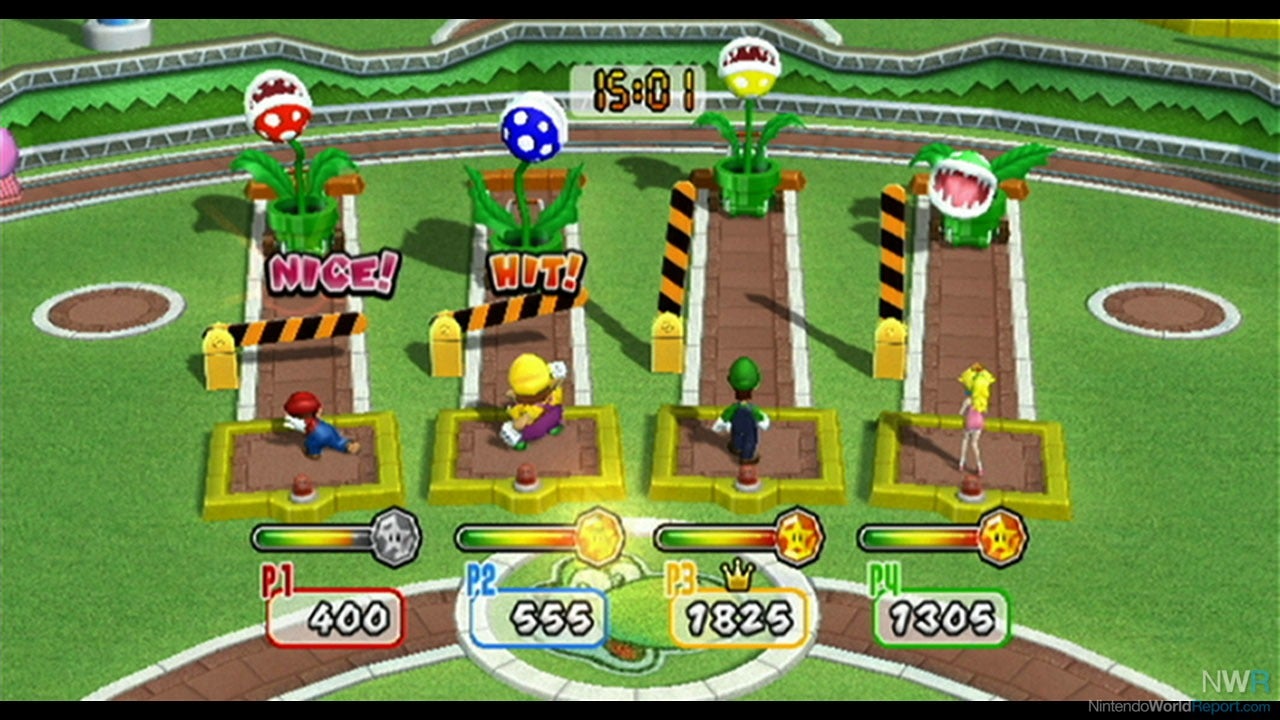
Task: Click the silver coin icon on P1's meter
Action: click(395, 537)
